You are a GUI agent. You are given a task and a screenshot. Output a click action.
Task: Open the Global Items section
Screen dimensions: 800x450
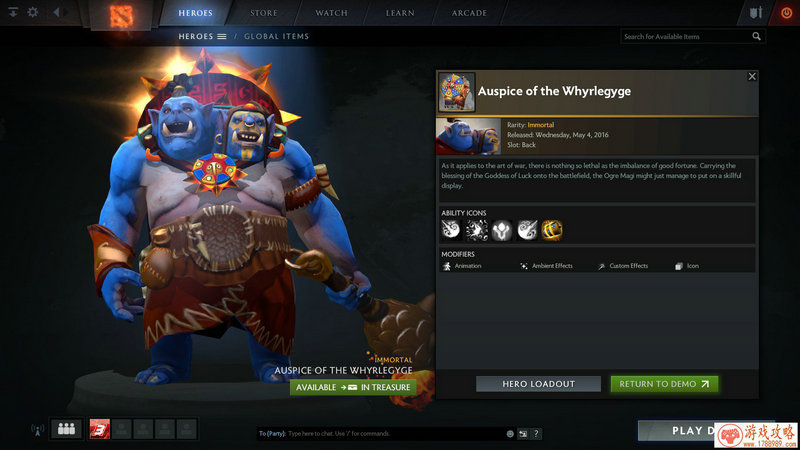tap(276, 37)
